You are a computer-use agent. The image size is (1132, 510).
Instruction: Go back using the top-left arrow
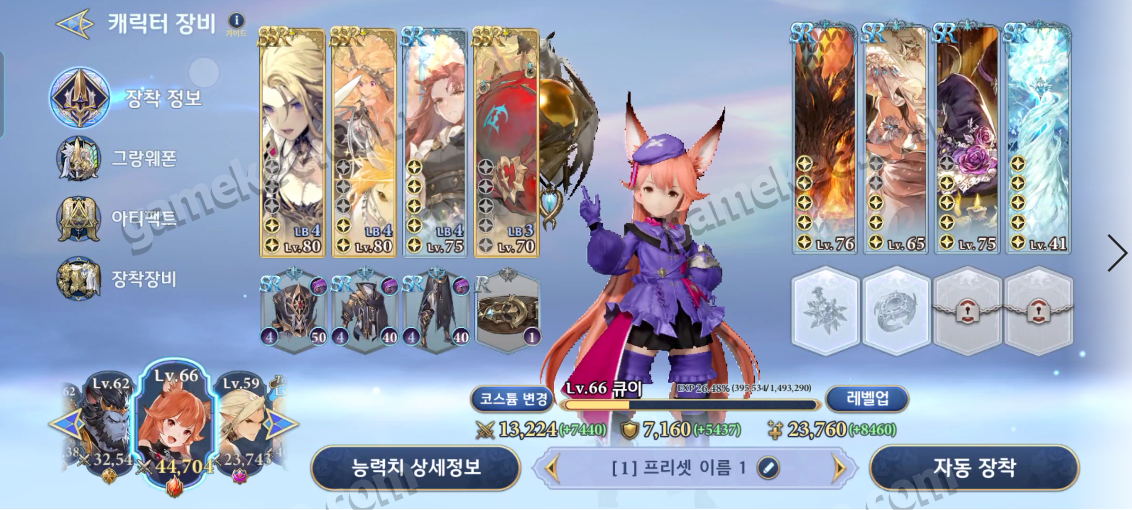coord(75,24)
